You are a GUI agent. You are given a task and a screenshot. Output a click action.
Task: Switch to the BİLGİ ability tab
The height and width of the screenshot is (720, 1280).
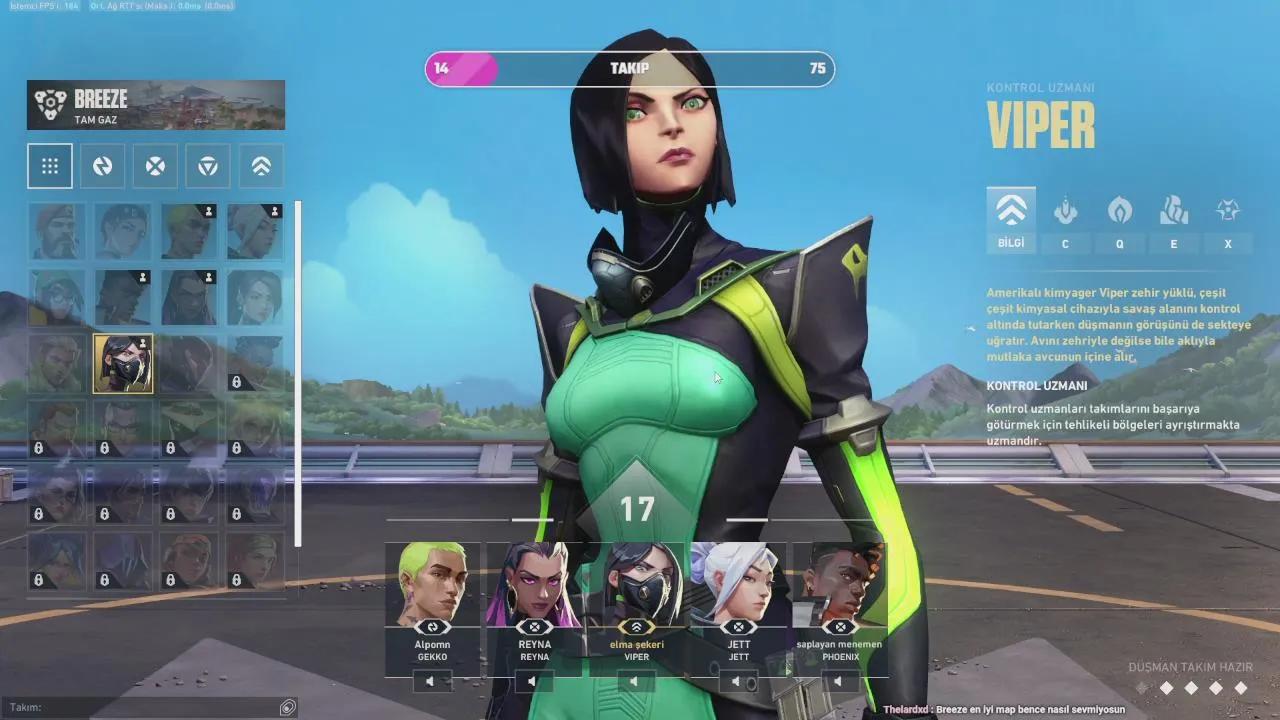1011,218
